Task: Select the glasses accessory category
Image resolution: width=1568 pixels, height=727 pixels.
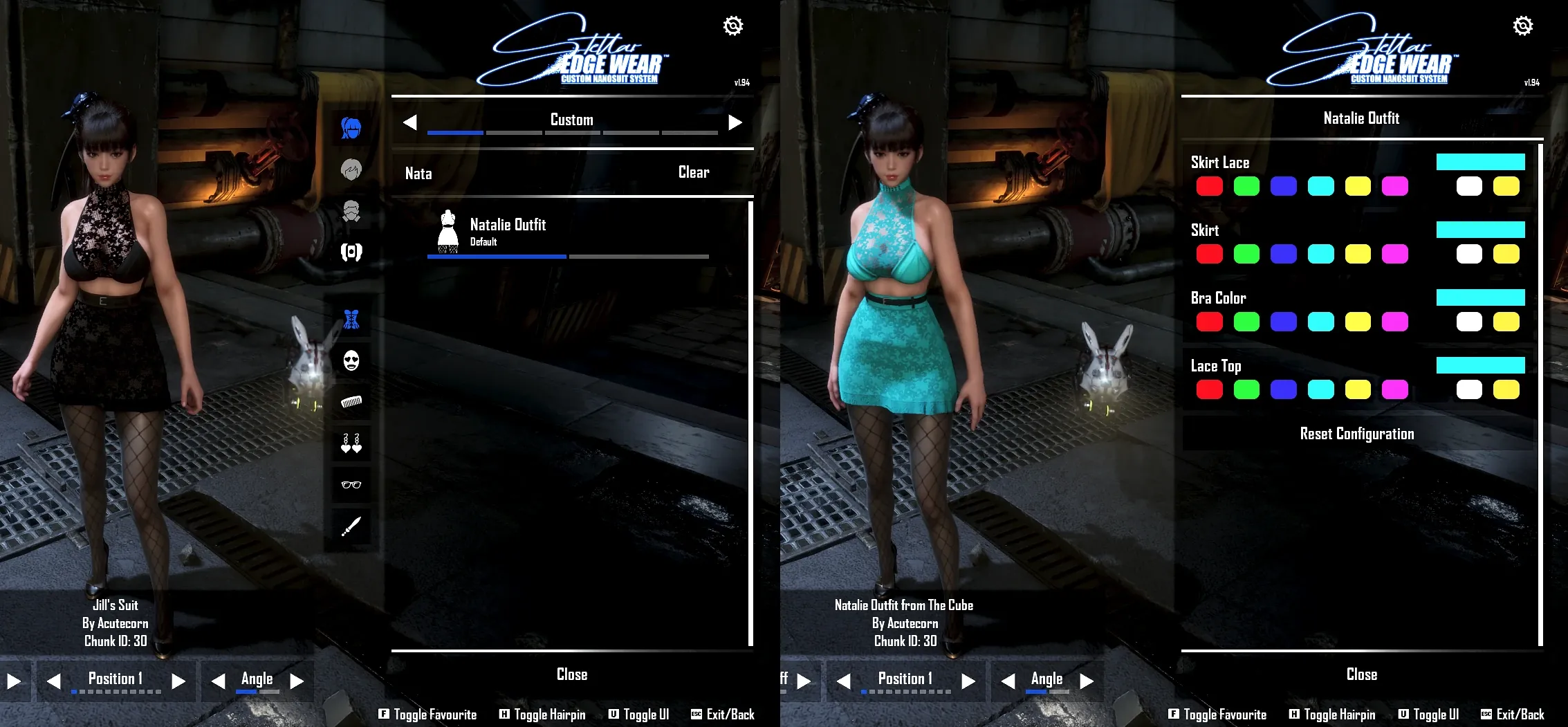Action: (351, 484)
